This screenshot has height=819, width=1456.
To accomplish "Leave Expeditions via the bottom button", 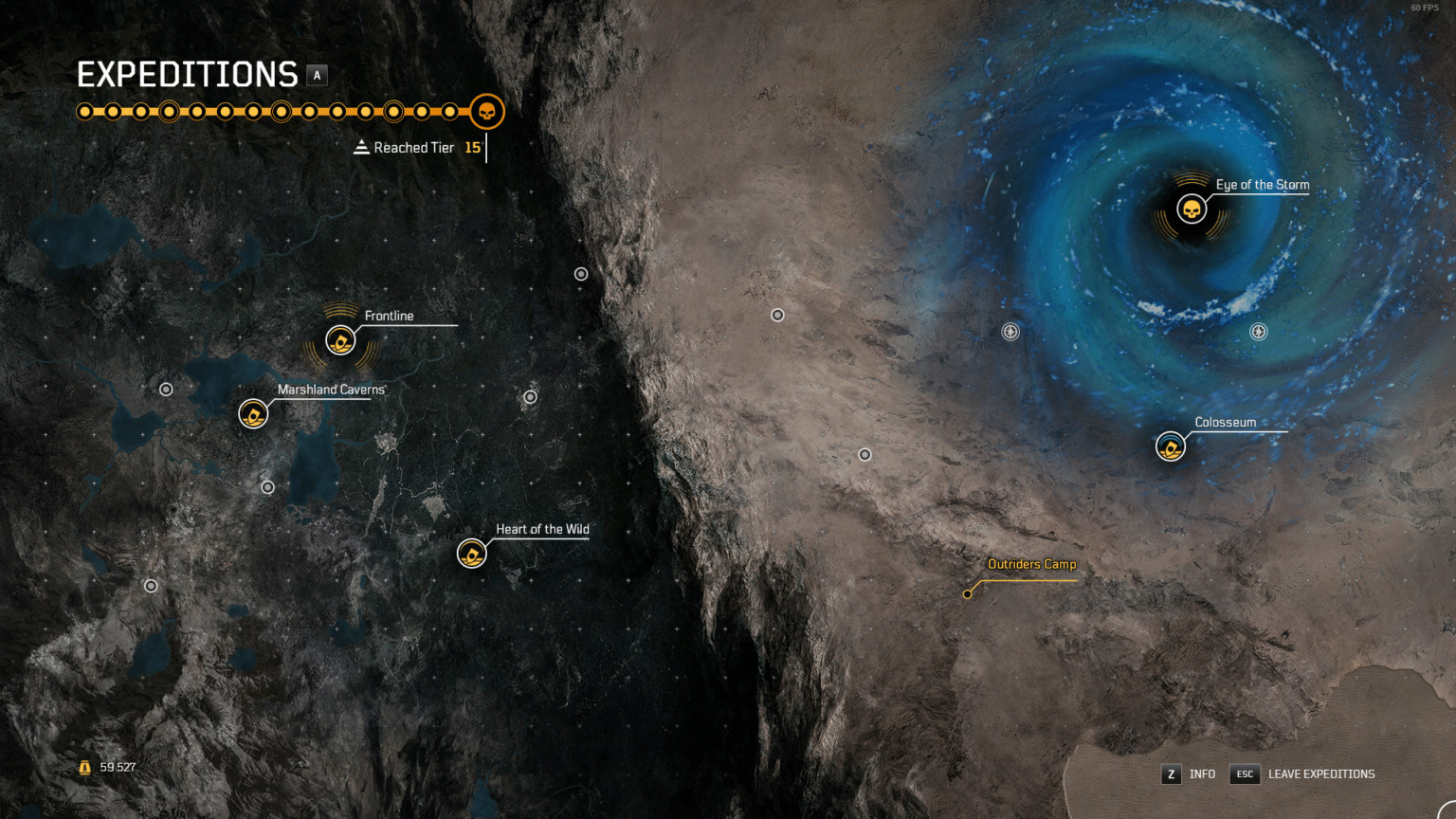I will 1302,774.
